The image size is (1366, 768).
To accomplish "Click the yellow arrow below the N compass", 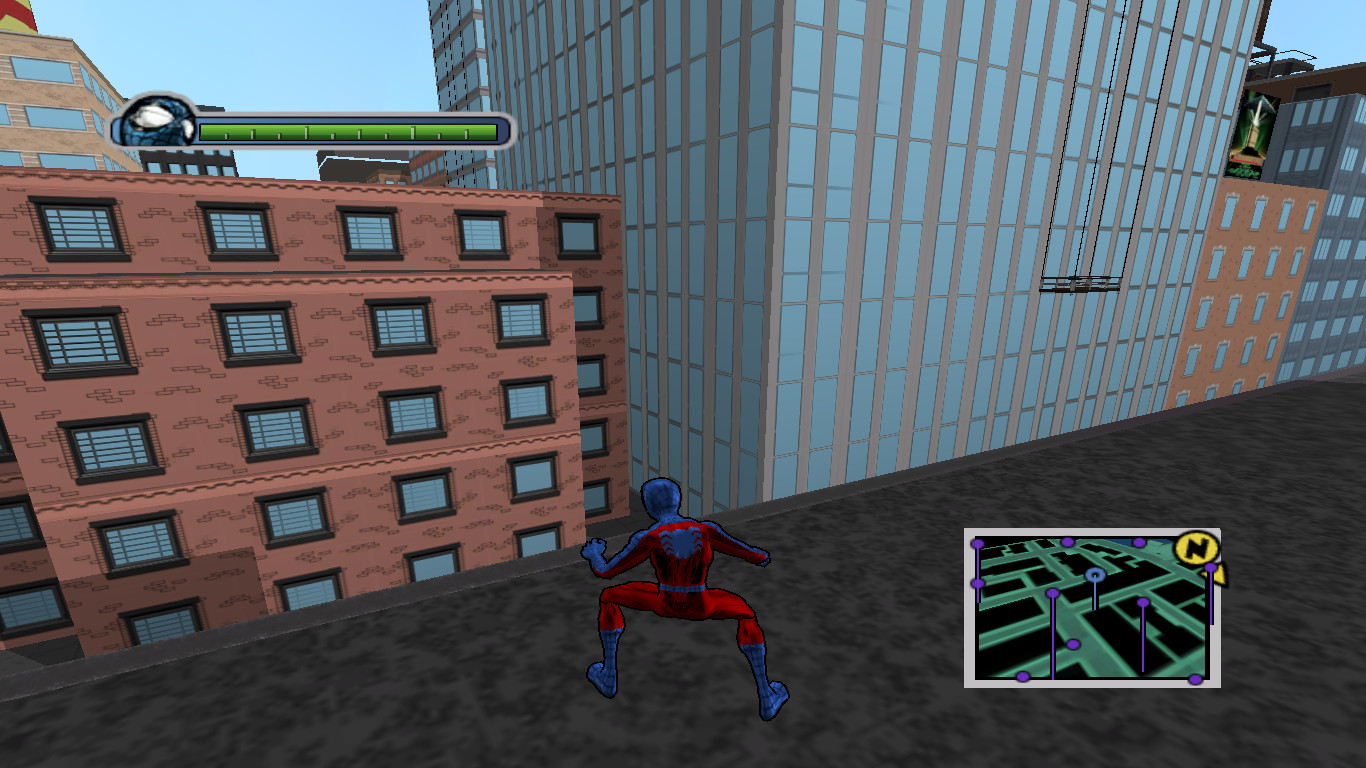I will tap(1217, 575).
